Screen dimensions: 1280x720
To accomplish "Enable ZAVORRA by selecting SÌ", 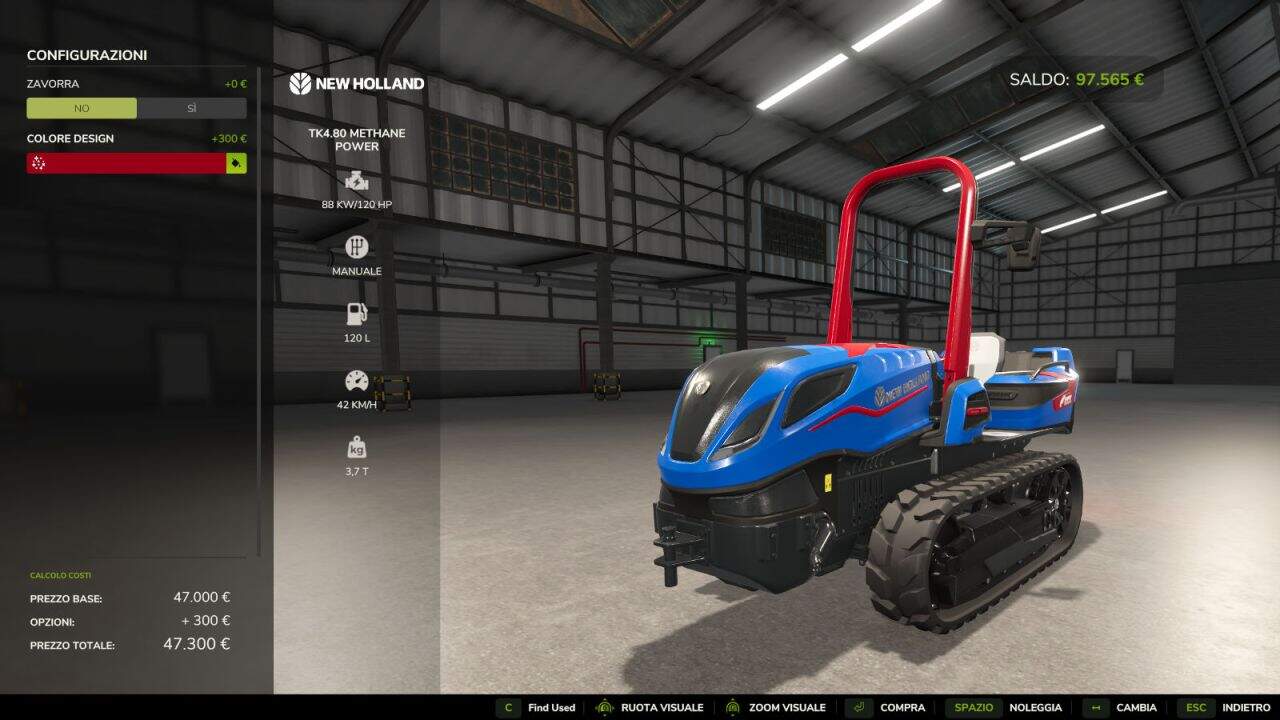I will 192,108.
